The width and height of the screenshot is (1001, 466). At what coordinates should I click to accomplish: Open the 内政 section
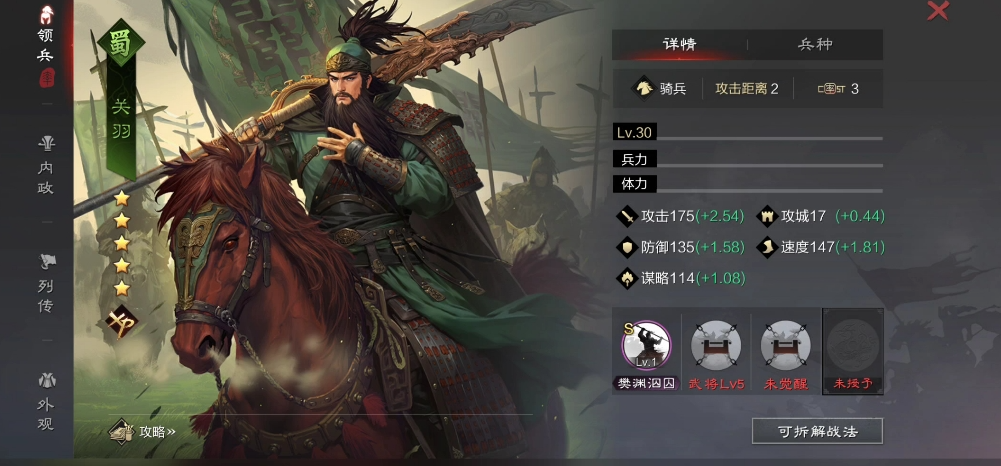pyautogui.click(x=45, y=164)
